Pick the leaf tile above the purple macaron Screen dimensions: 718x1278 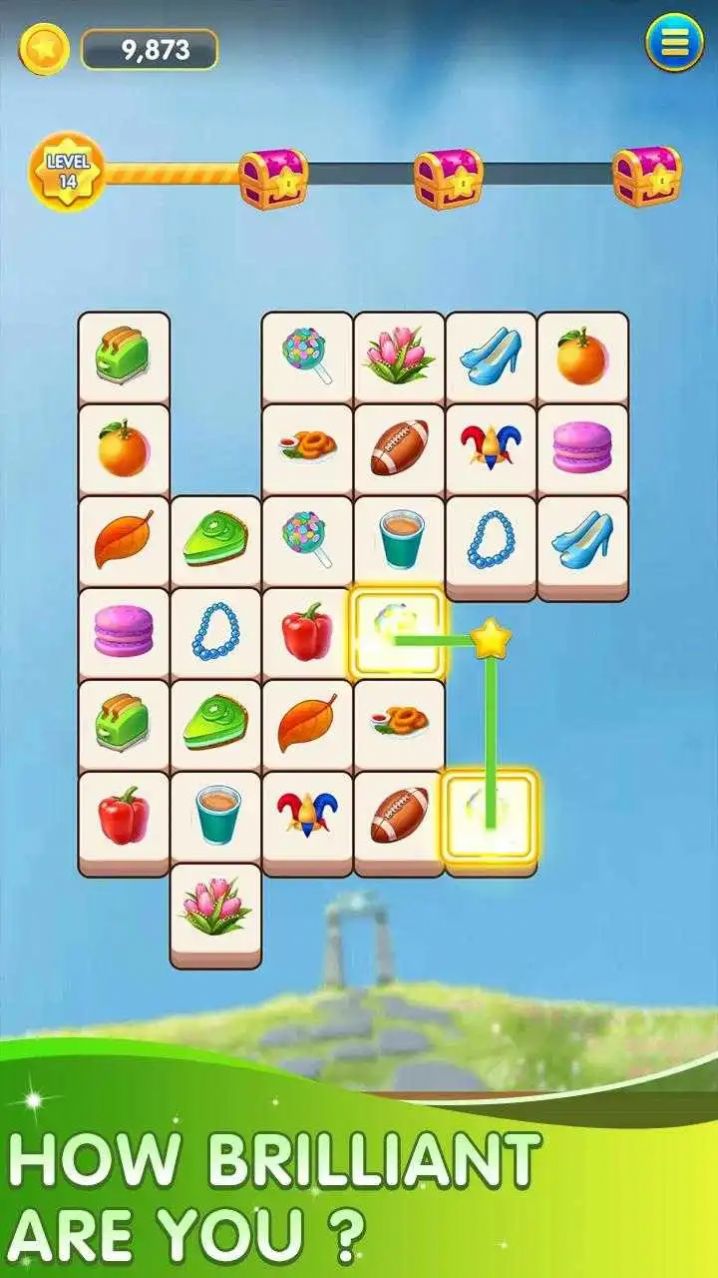point(124,539)
